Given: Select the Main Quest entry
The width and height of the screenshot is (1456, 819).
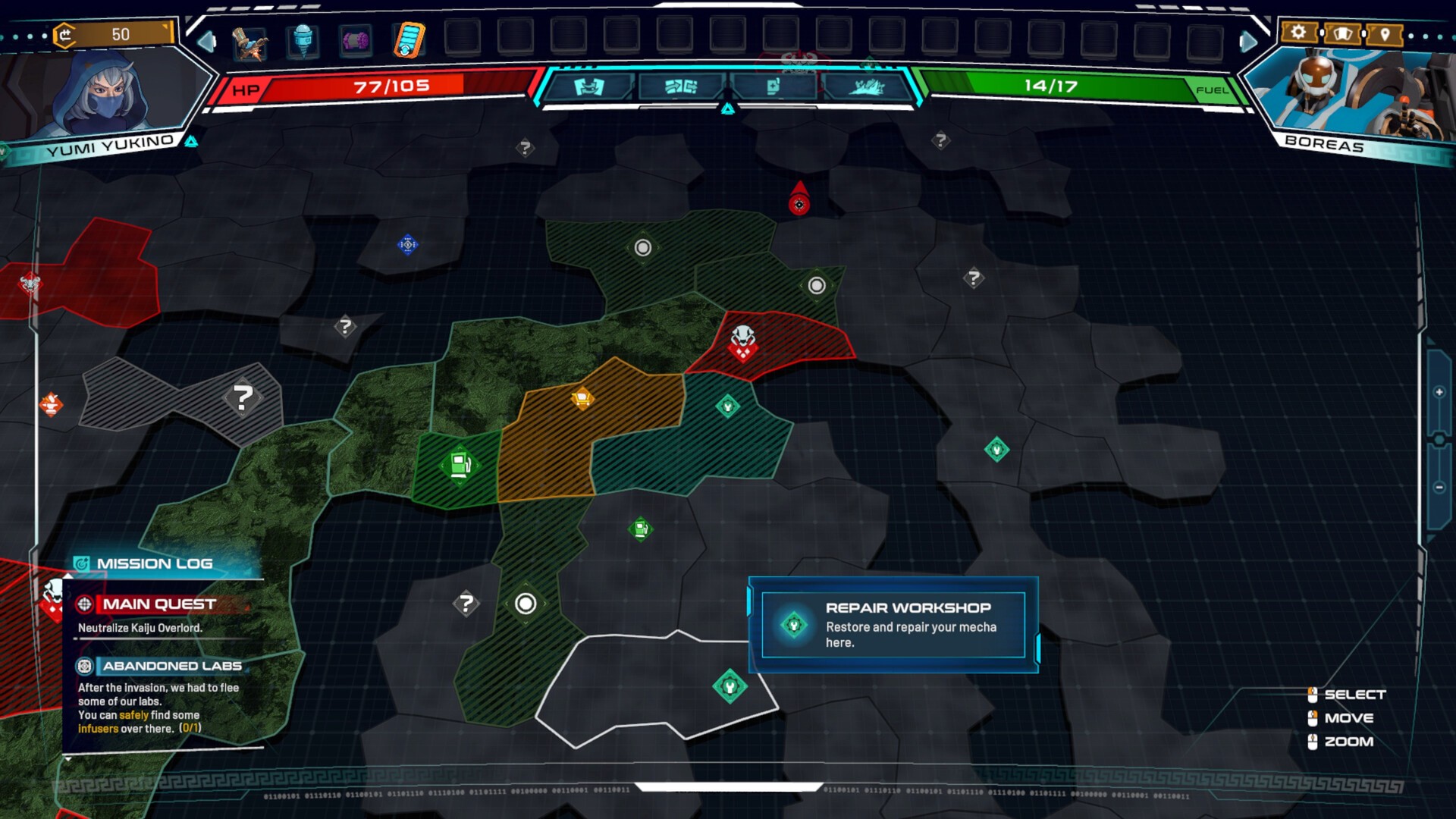Looking at the screenshot, I should 159,604.
